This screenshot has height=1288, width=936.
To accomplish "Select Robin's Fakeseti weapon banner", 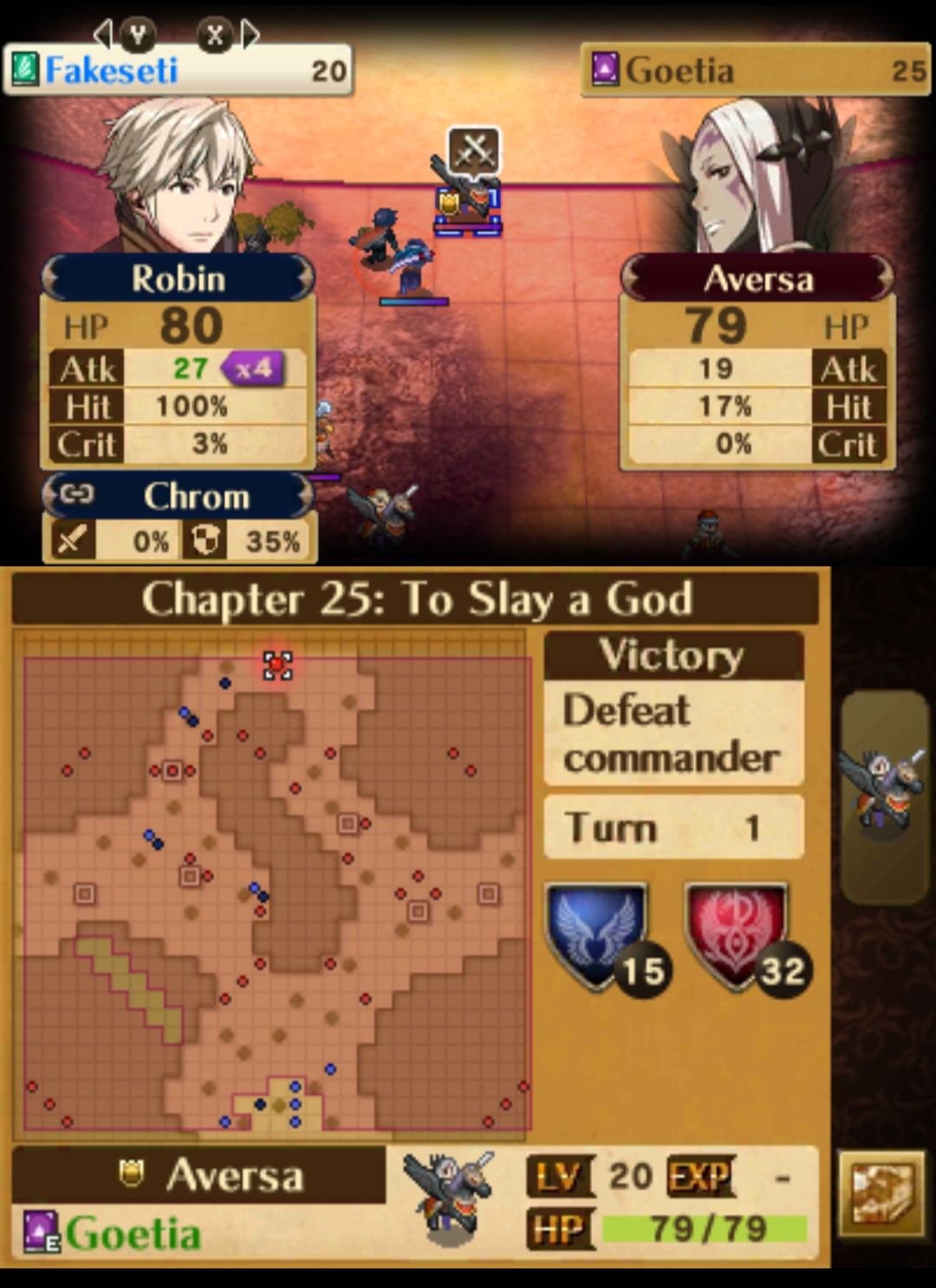I will point(178,70).
